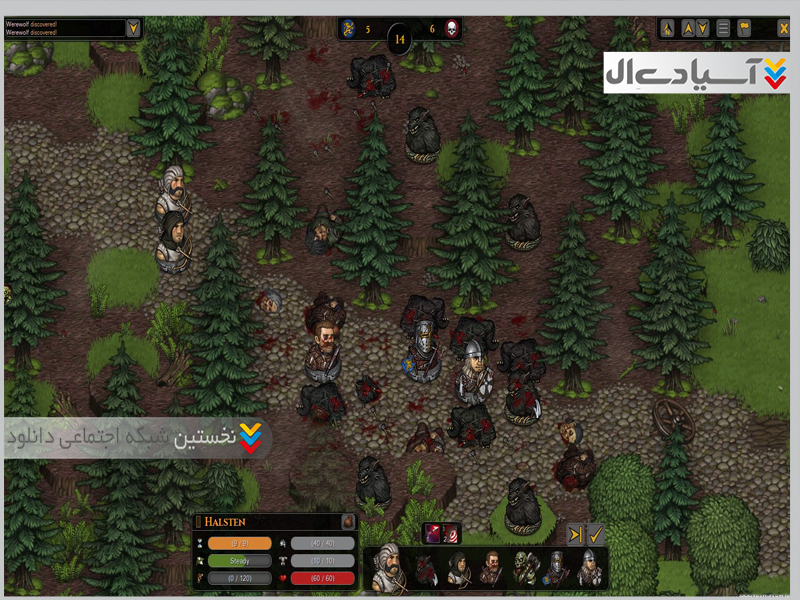This screenshot has height=600, width=800.
Task: Open the three-line menu button
Action: point(723,28)
